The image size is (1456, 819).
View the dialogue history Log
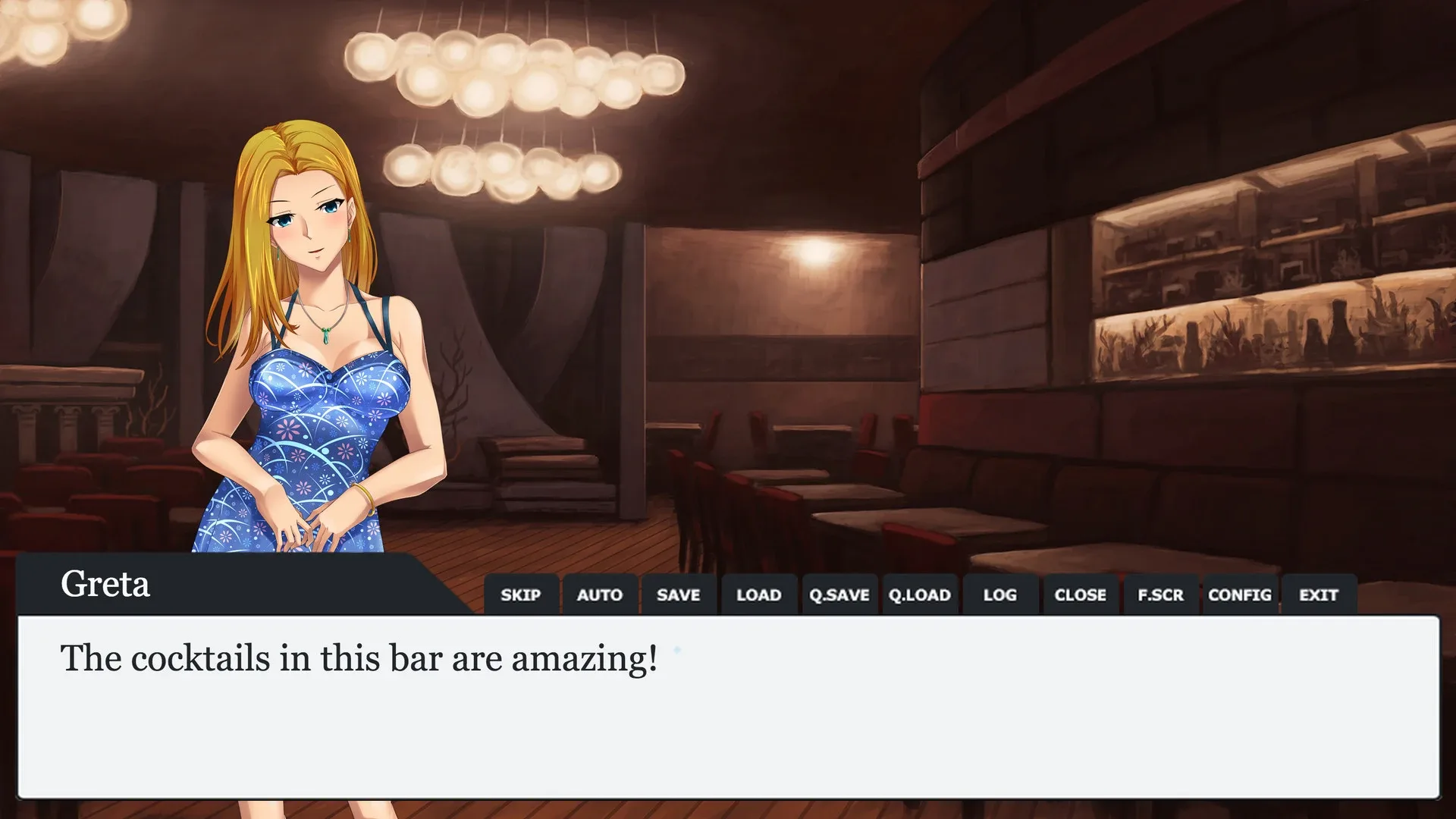(999, 595)
